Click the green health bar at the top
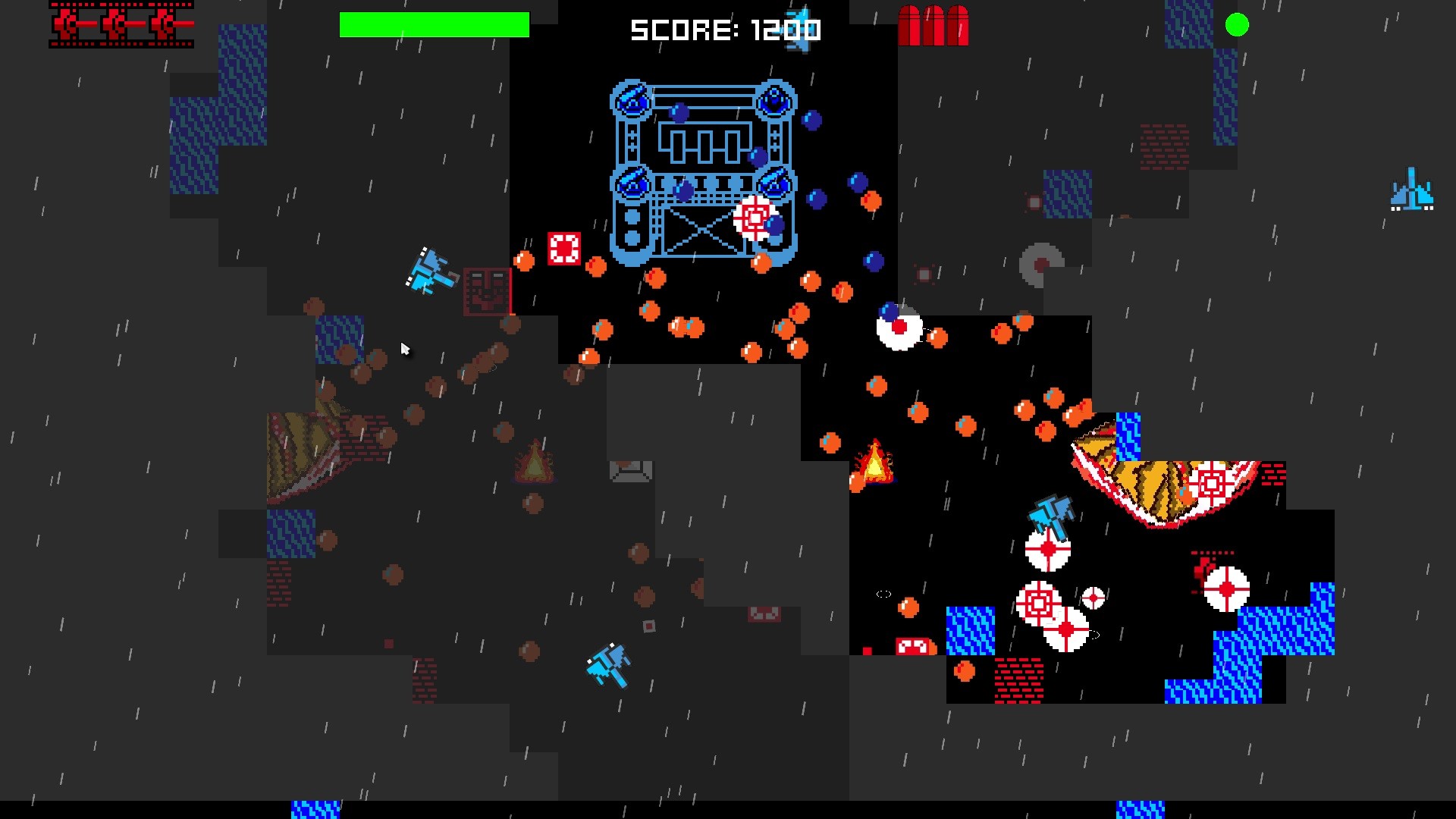The image size is (1456, 819). point(435,24)
